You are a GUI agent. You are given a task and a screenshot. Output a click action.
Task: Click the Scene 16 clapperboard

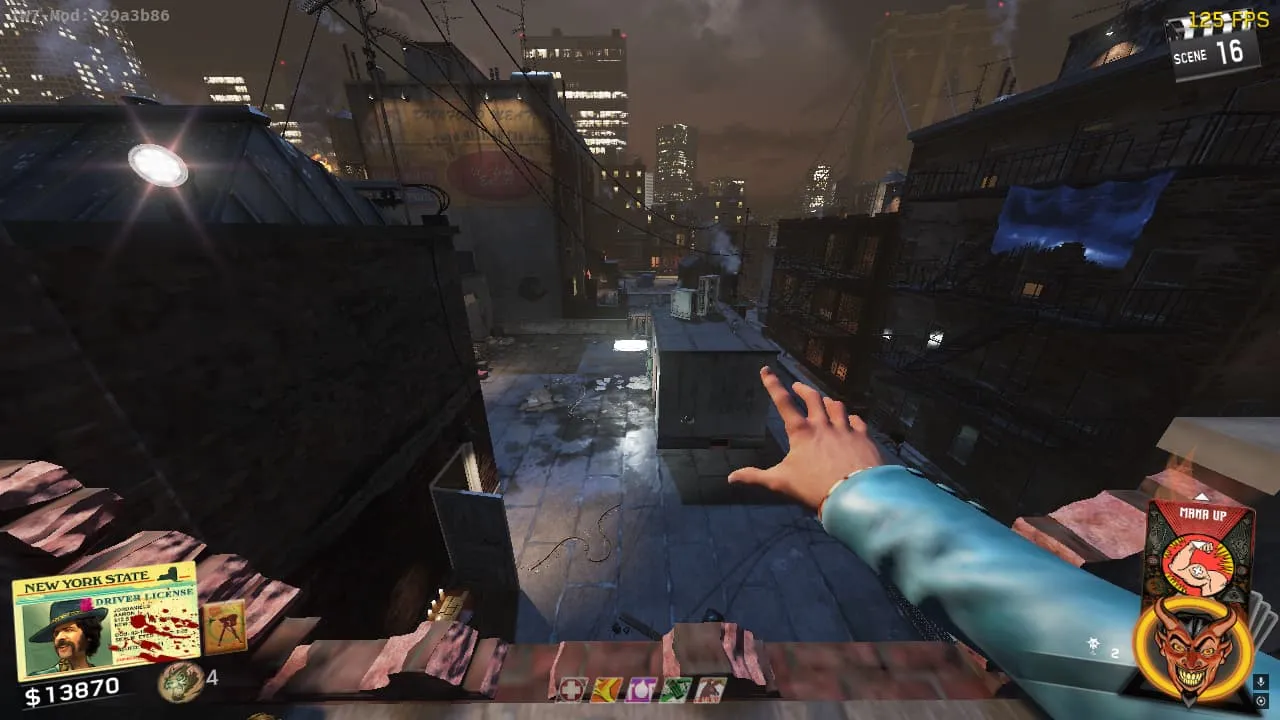pyautogui.click(x=1214, y=48)
